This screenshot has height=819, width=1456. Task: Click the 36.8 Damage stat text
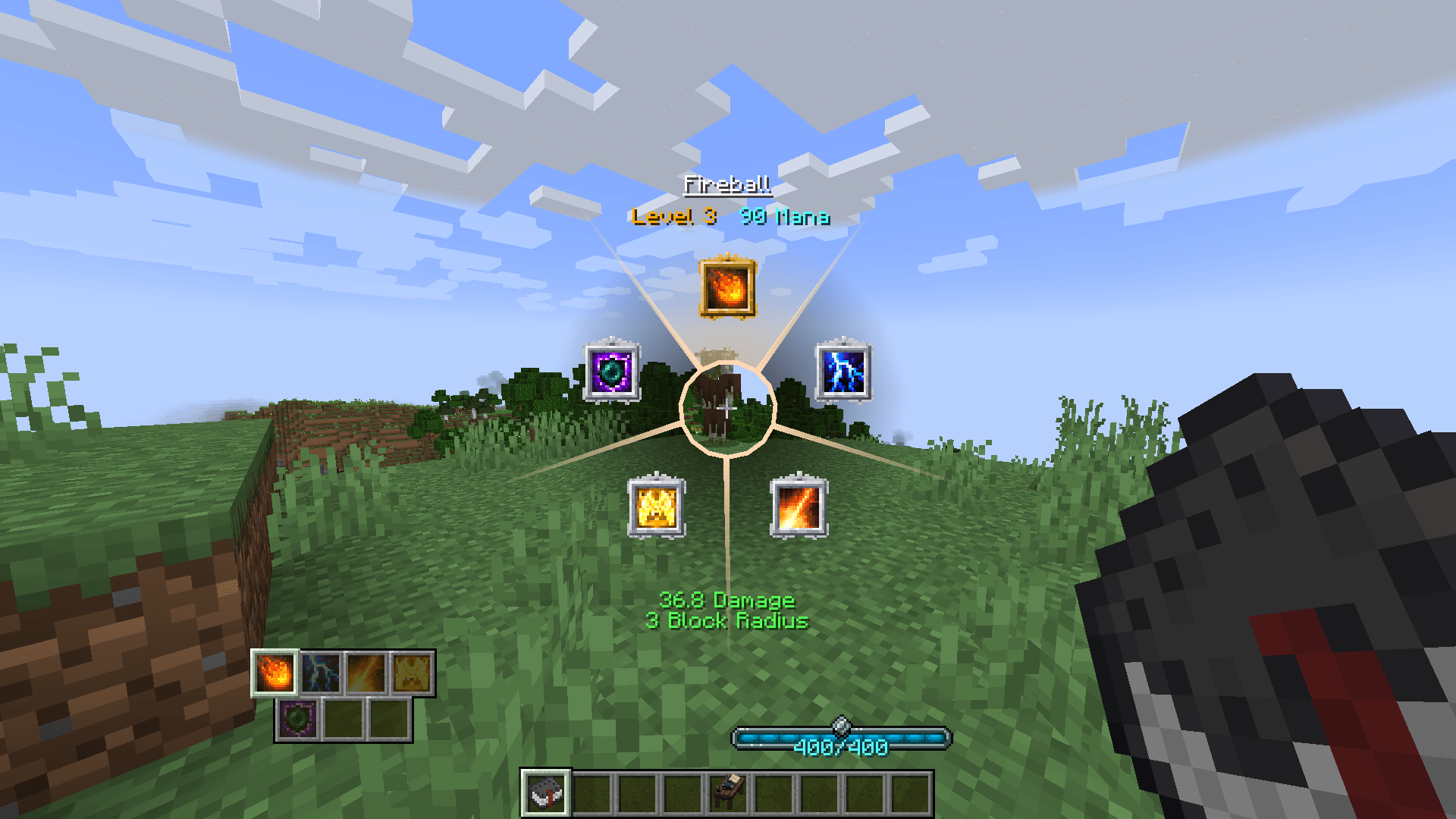[x=727, y=601]
